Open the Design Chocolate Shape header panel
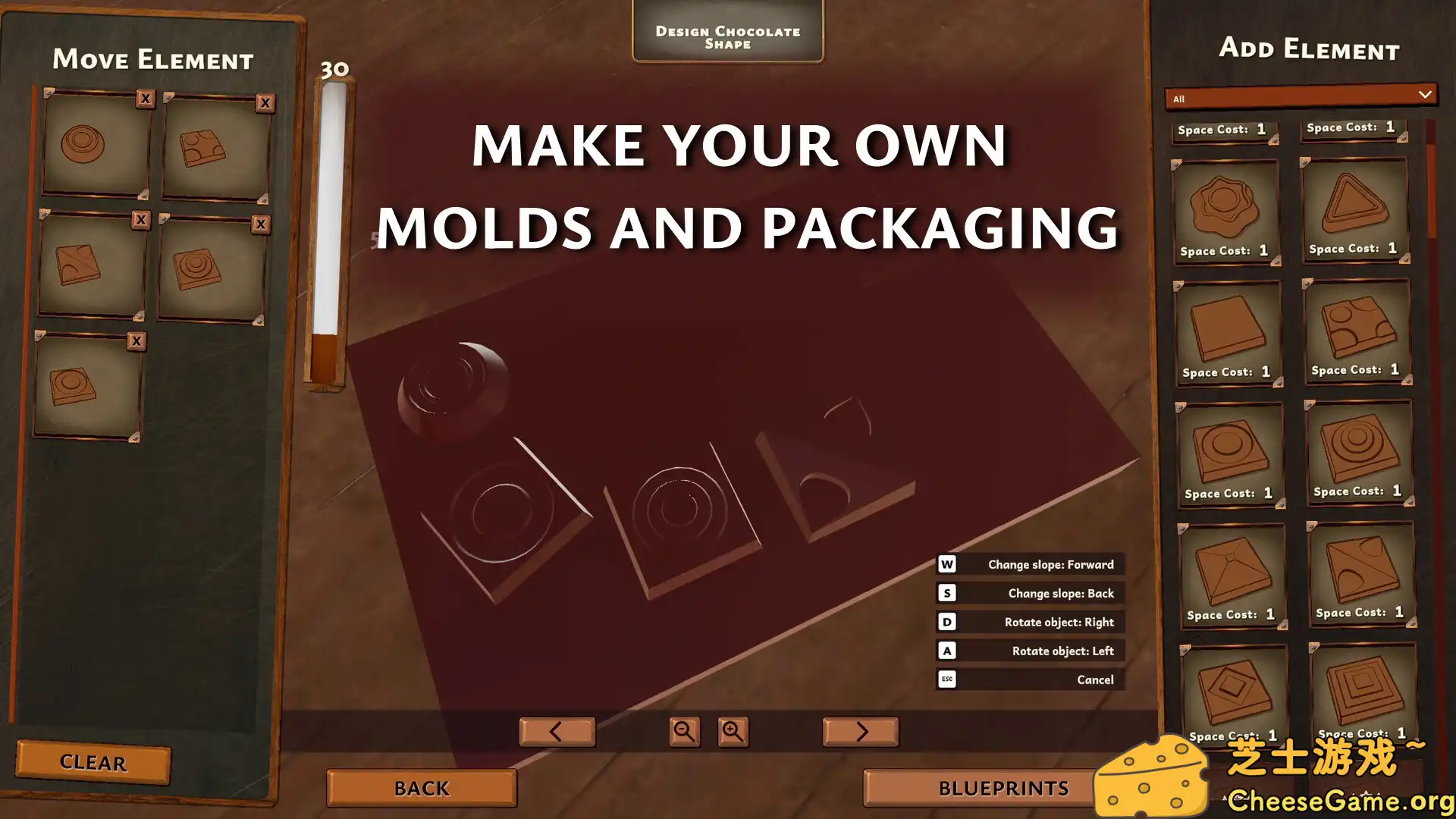This screenshot has width=1456, height=819. (727, 36)
